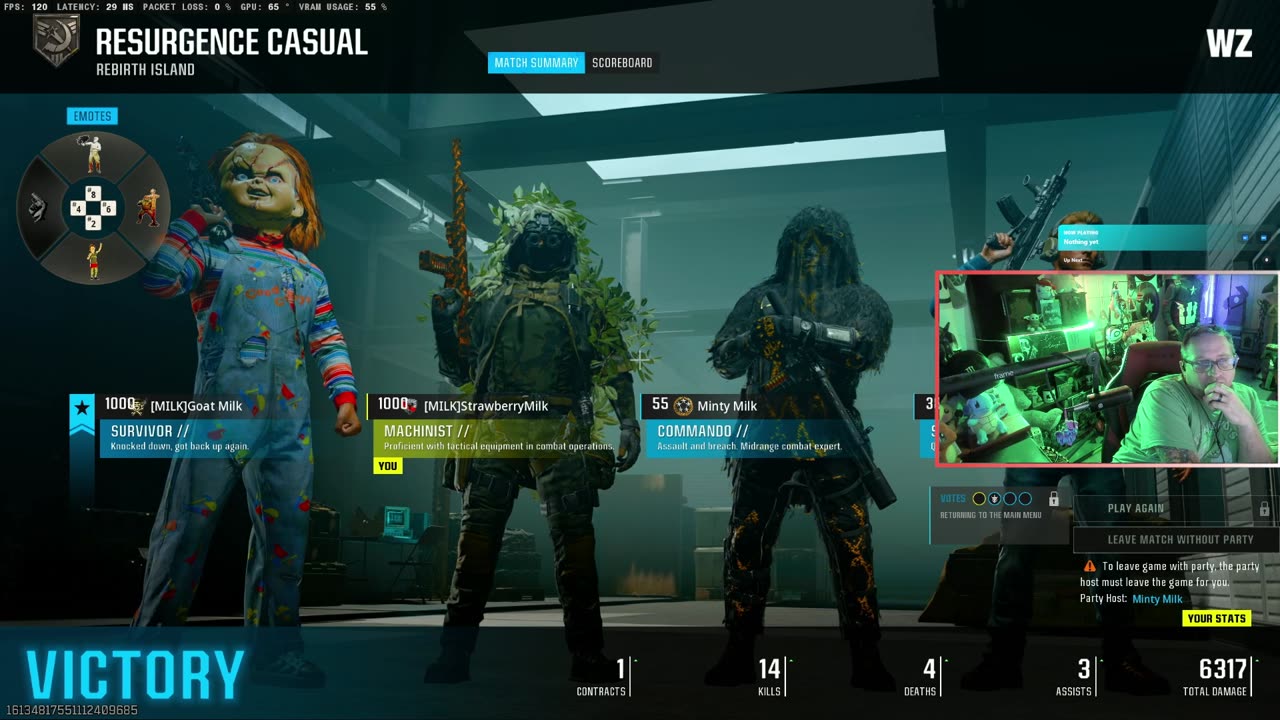Image resolution: width=1280 pixels, height=720 pixels.
Task: Pick the right-side emote in the wheel
Action: pos(148,208)
